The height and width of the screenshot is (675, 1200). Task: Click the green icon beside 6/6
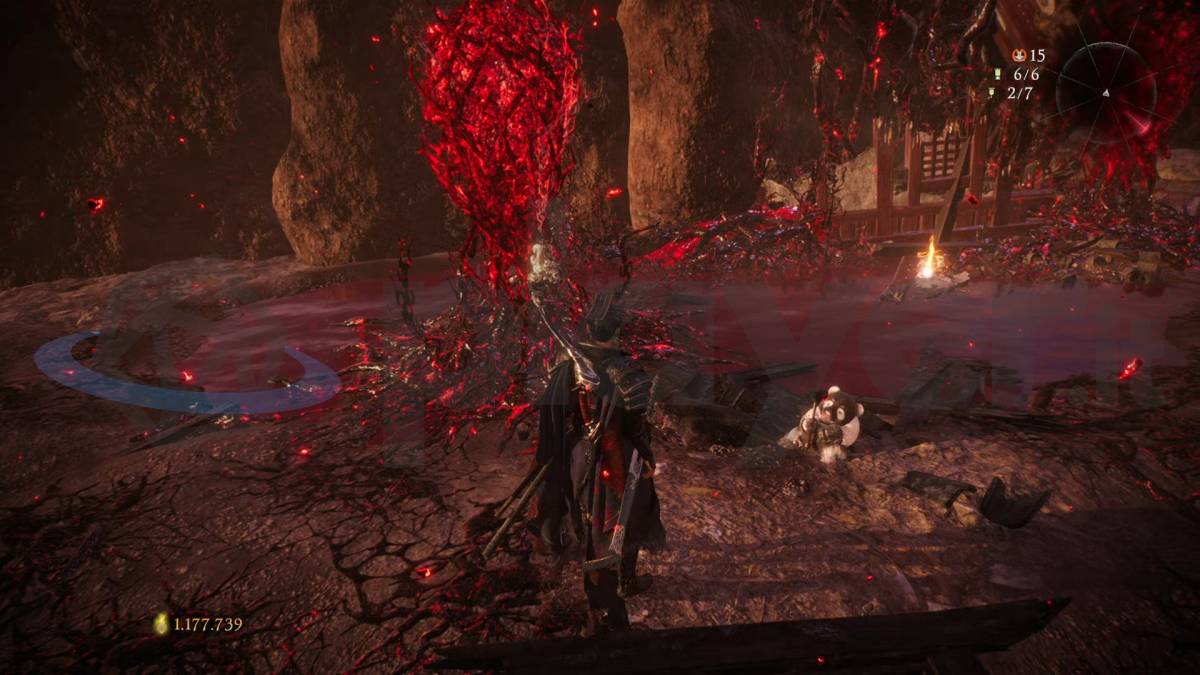click(x=997, y=74)
